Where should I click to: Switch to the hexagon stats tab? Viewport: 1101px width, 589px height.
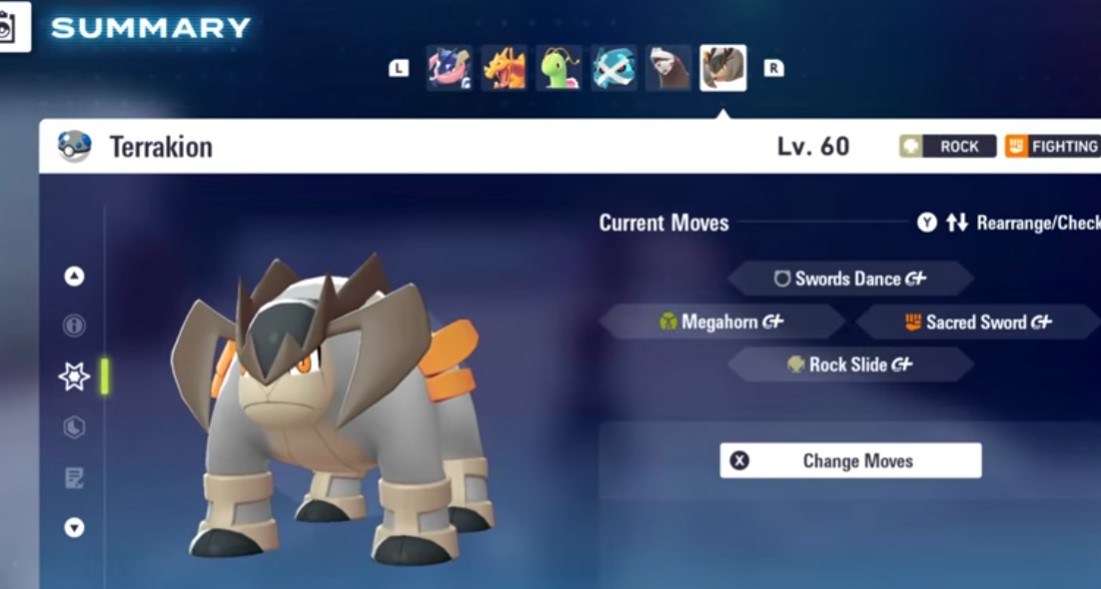pyautogui.click(x=74, y=427)
